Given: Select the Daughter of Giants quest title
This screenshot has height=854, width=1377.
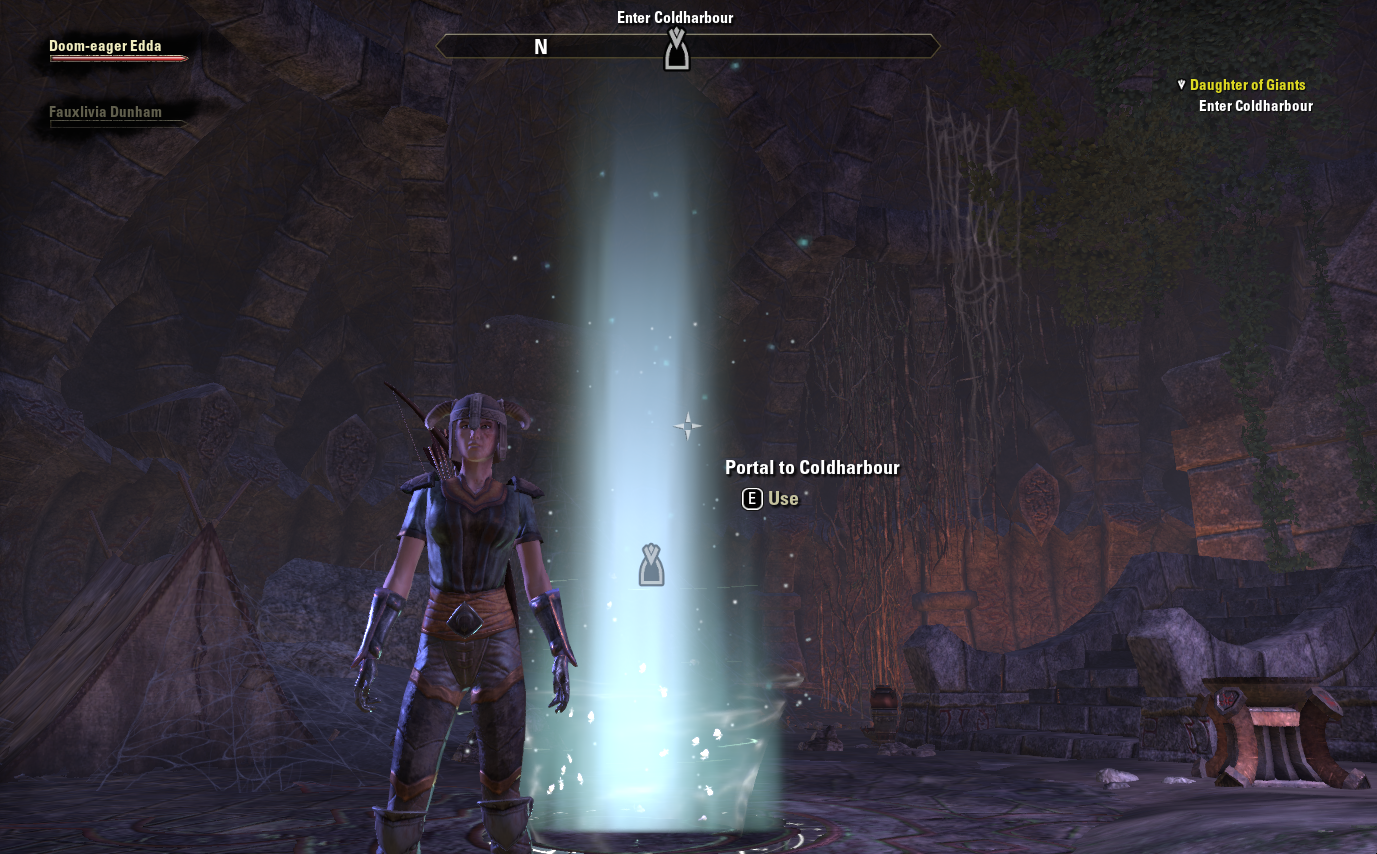Looking at the screenshot, I should 1247,85.
